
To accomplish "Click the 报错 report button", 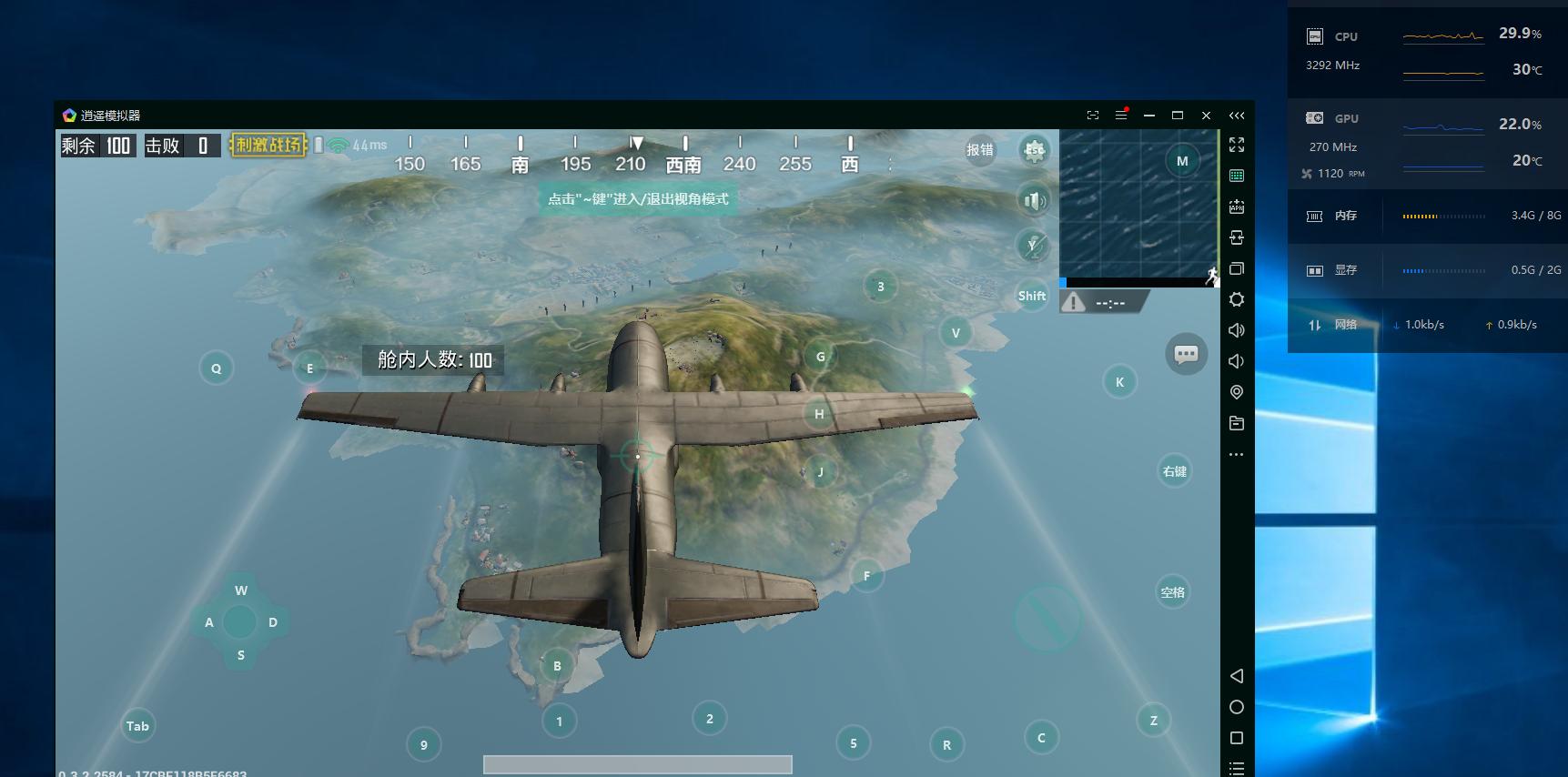I will pos(980,150).
